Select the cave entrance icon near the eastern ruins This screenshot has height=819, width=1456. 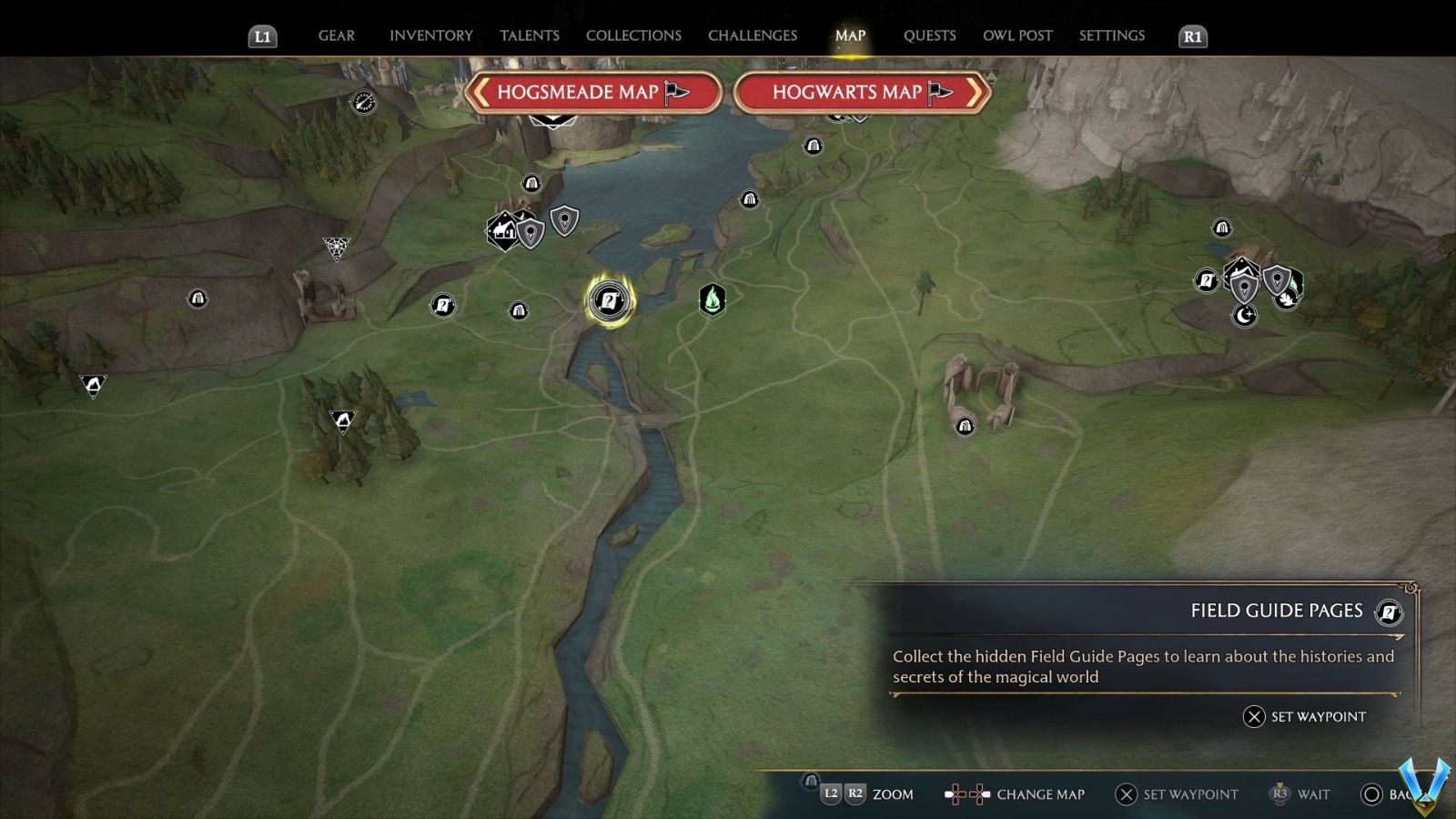pyautogui.click(x=965, y=425)
